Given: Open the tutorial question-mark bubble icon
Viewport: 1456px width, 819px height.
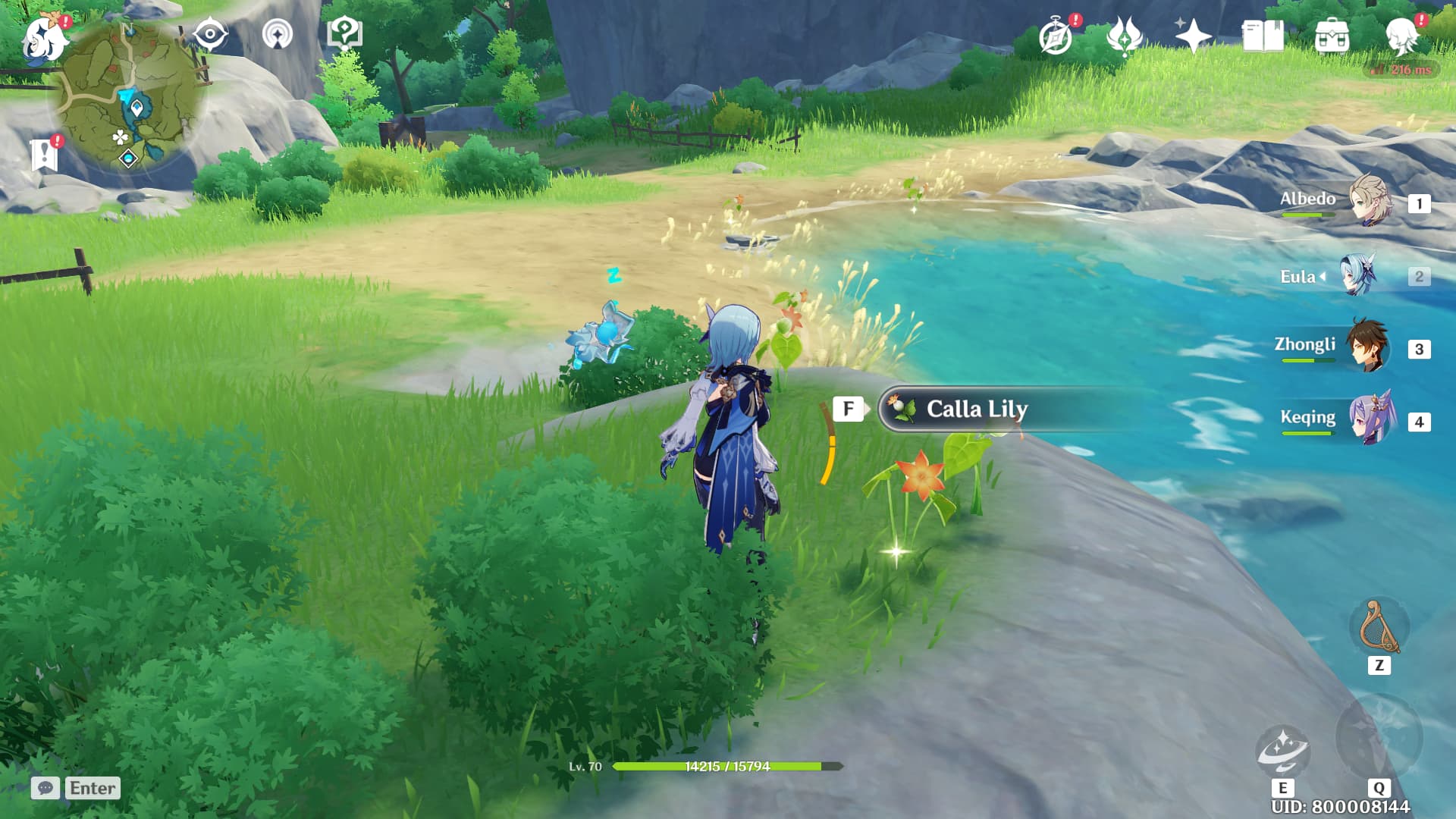Looking at the screenshot, I should [x=343, y=32].
